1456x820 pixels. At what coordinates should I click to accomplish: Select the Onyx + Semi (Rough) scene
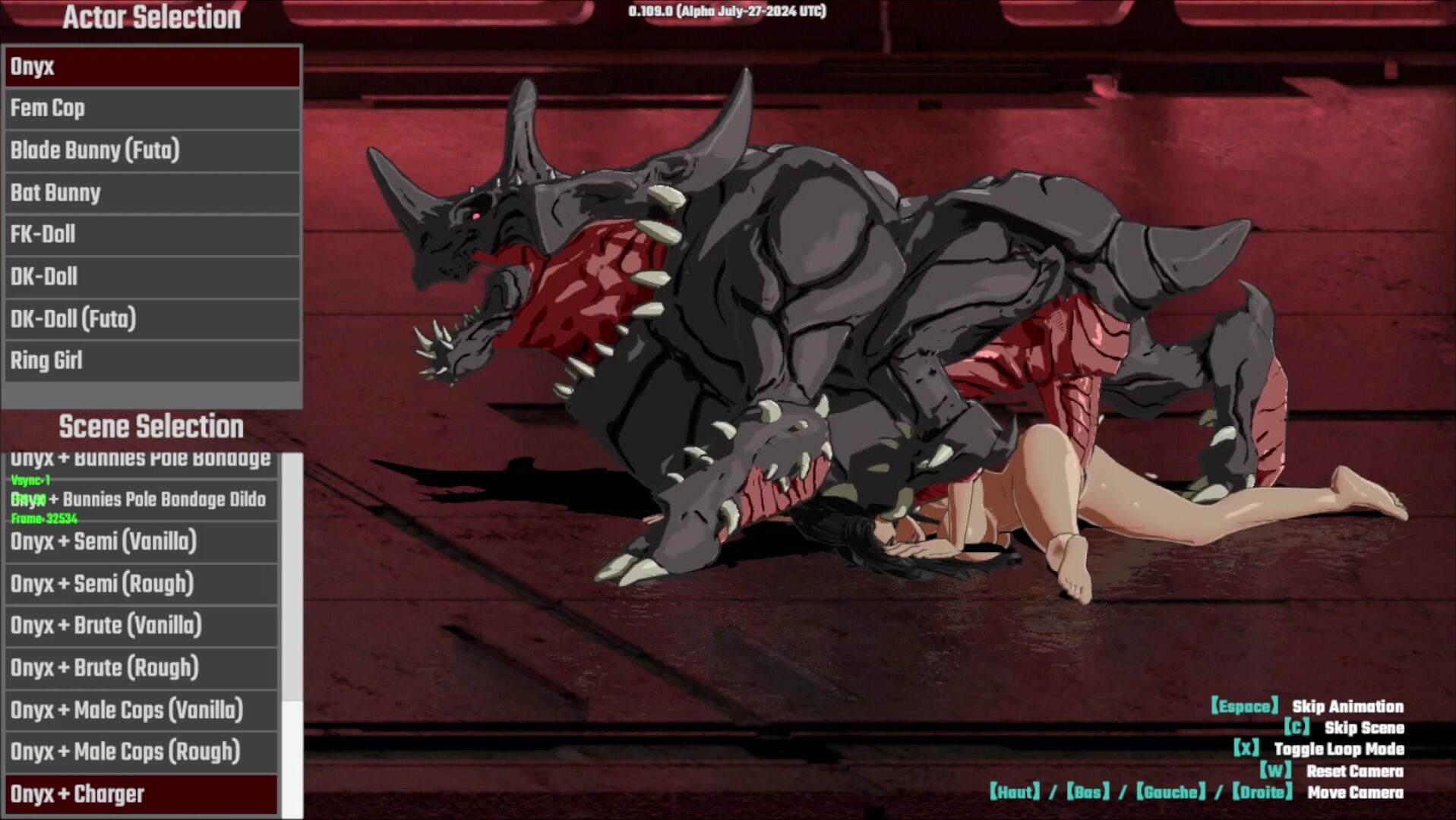click(141, 584)
